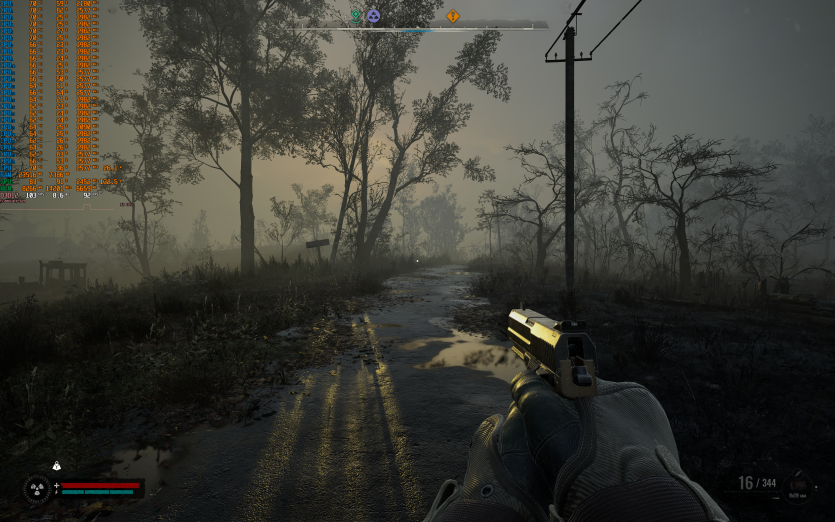Select the weight overload icon above health
The height and width of the screenshot is (522, 835).
[x=57, y=465]
